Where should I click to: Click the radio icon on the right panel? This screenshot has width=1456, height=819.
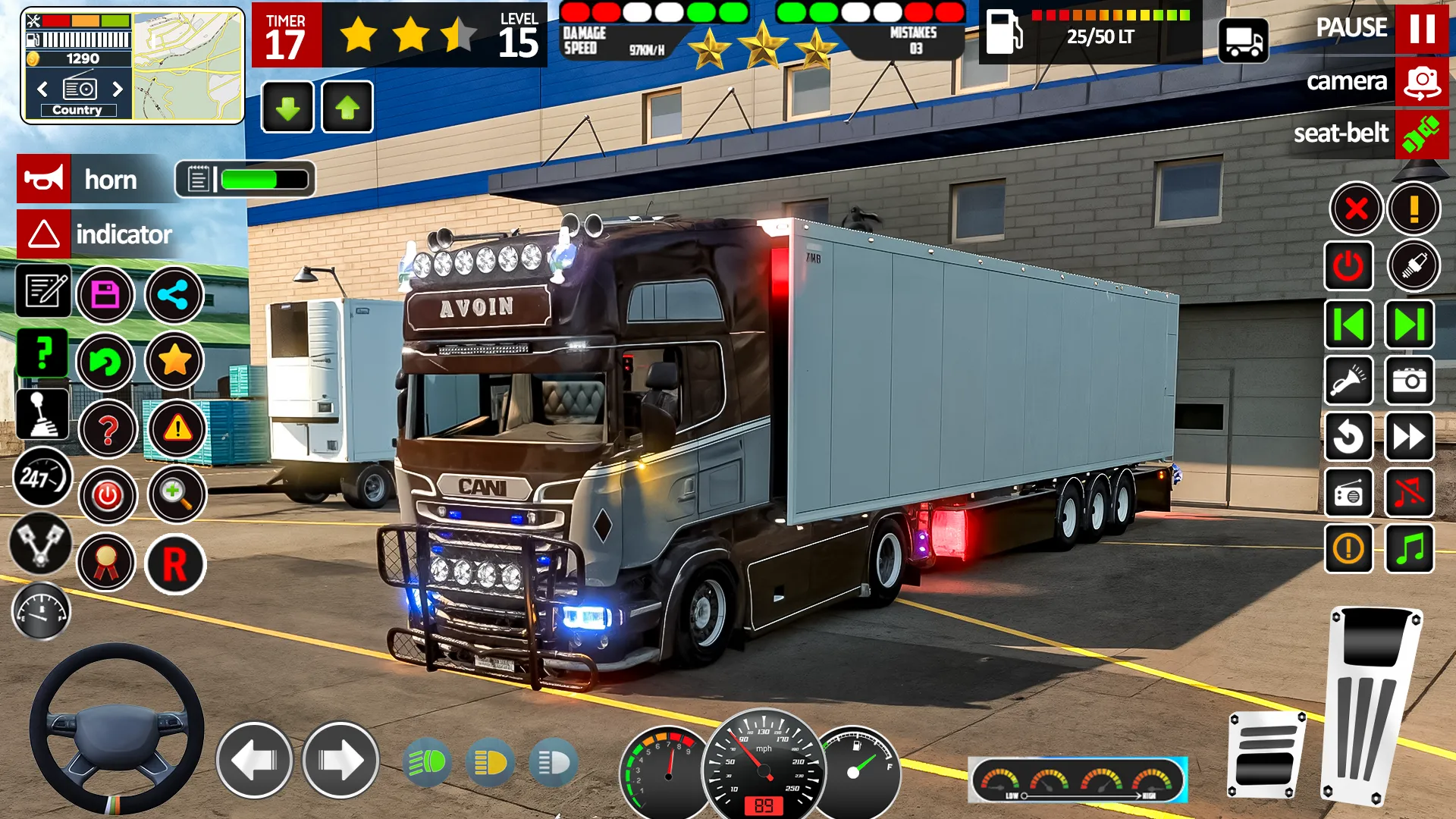pos(1350,494)
